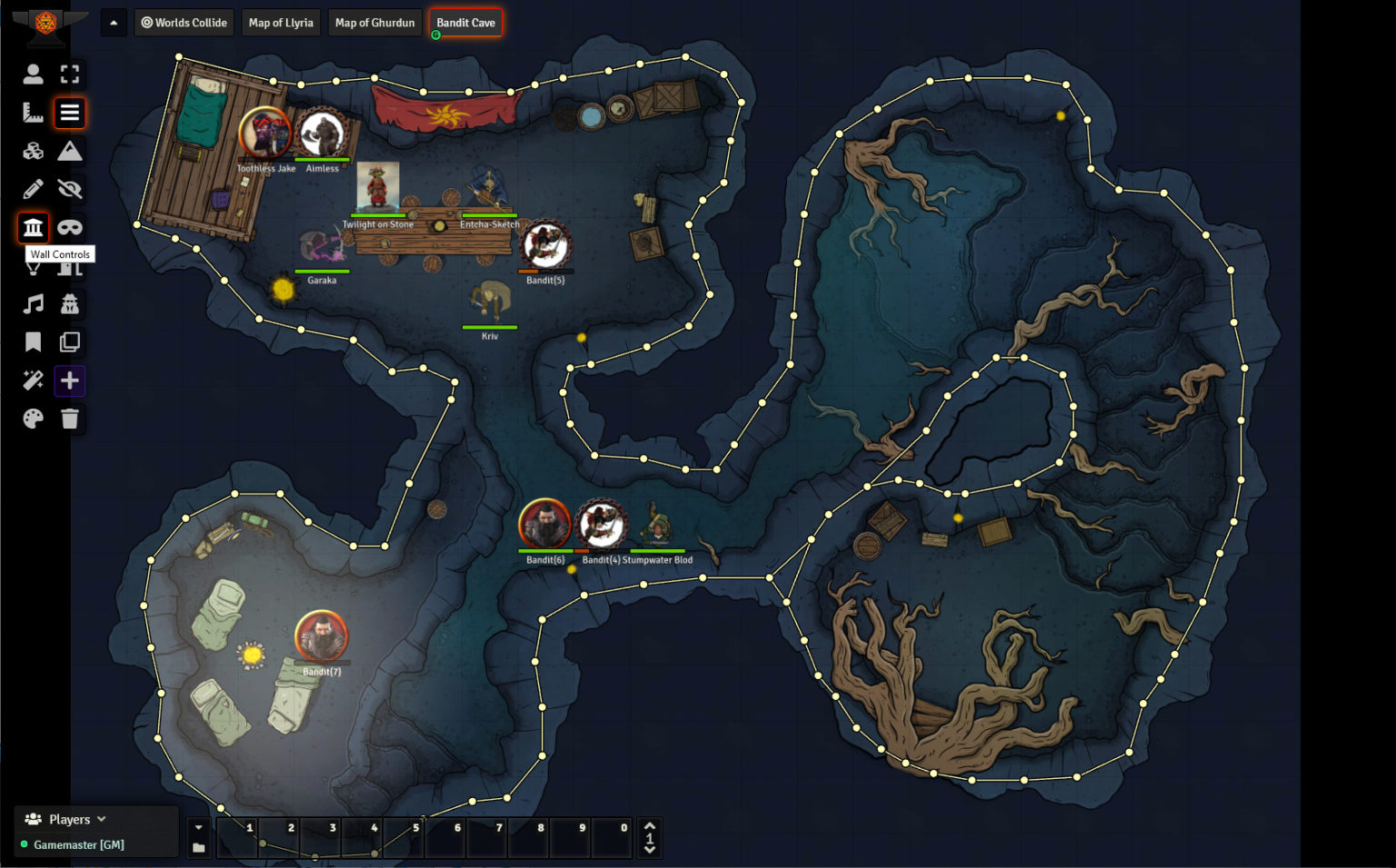1396x868 pixels.
Task: Open the Tile Controls cubes icon
Action: tap(33, 151)
